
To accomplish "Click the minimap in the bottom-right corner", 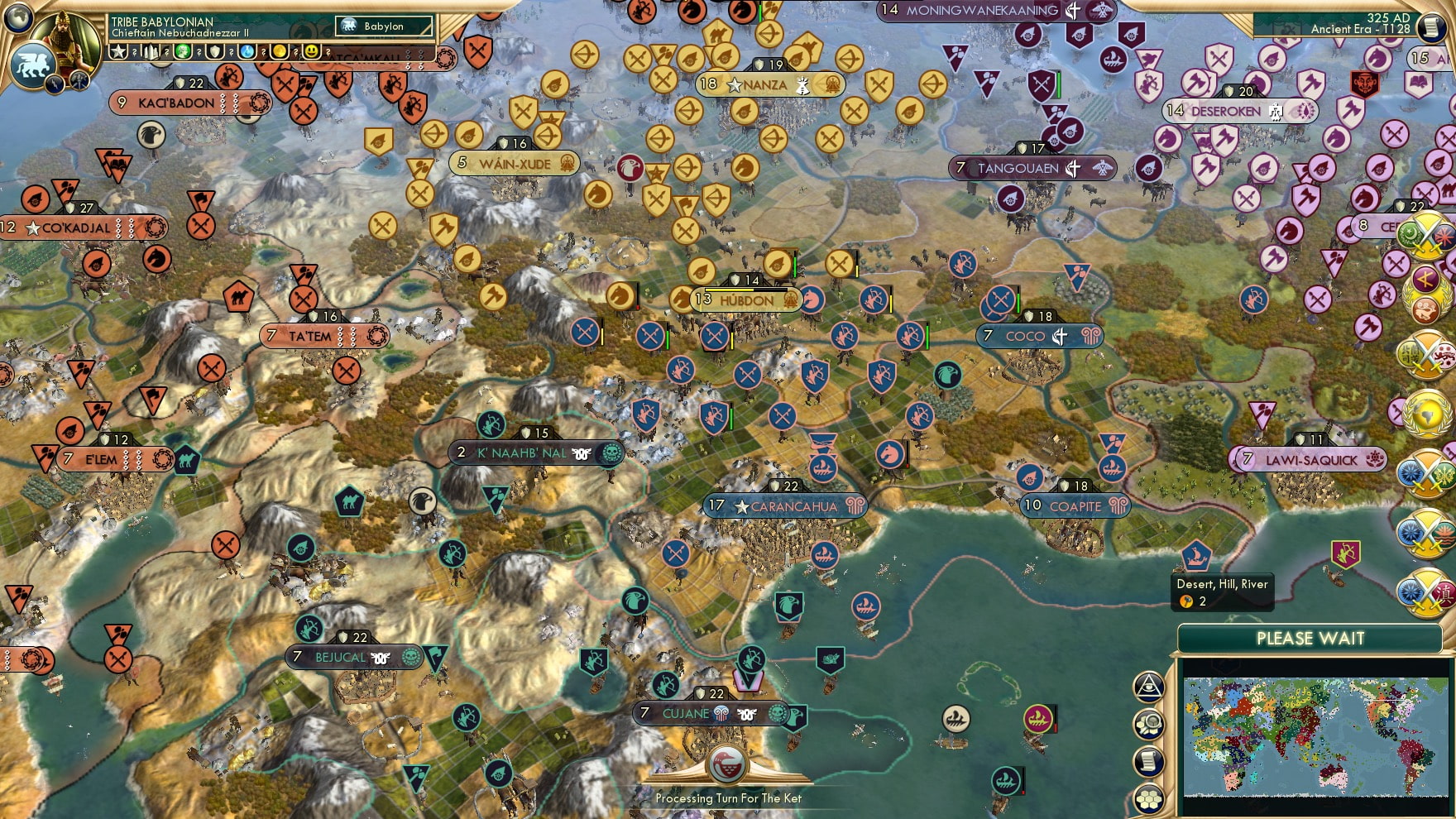I will 1315,732.
